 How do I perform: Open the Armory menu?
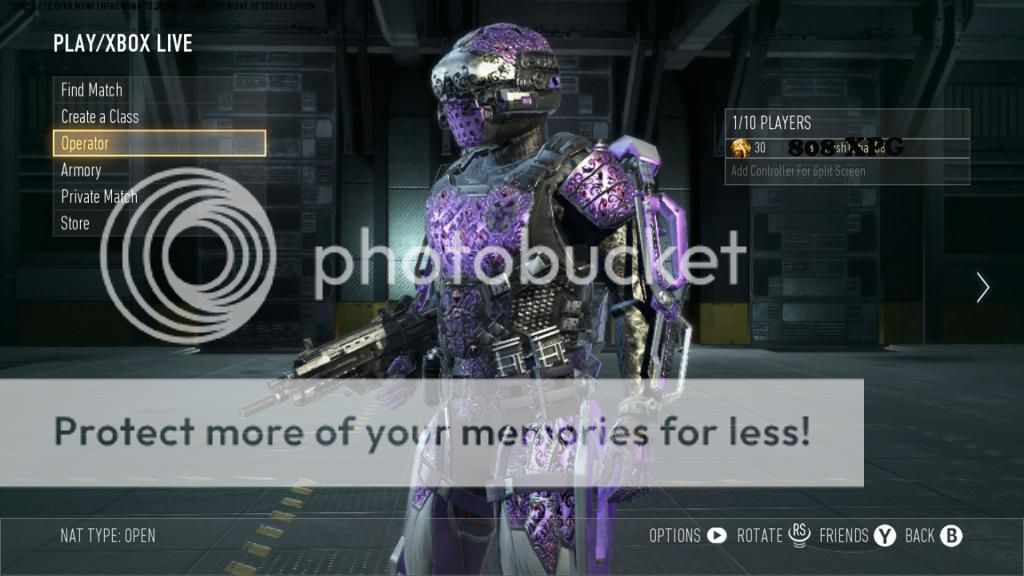click(x=81, y=170)
